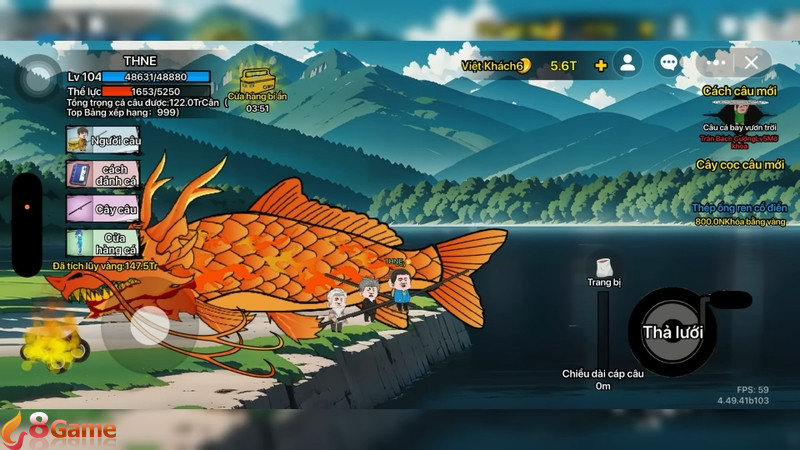Add currency with the yellow plus button

[601, 65]
